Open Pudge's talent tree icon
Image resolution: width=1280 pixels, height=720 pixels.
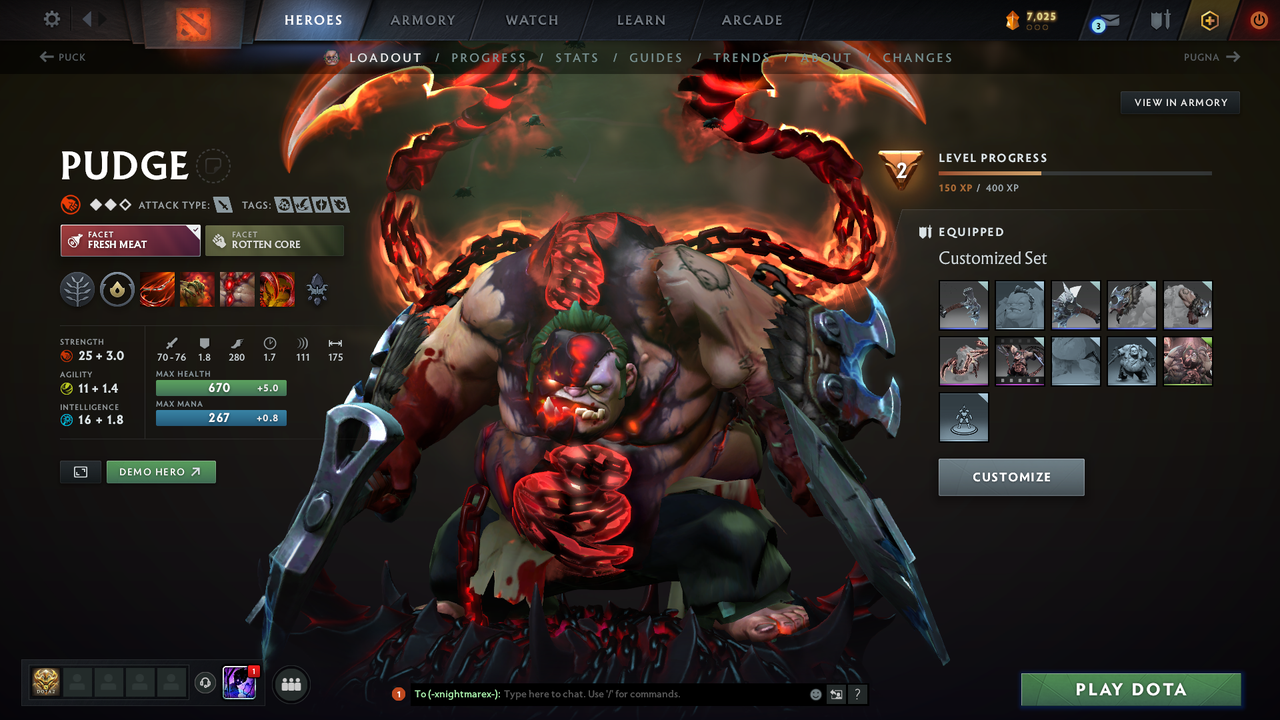78,290
